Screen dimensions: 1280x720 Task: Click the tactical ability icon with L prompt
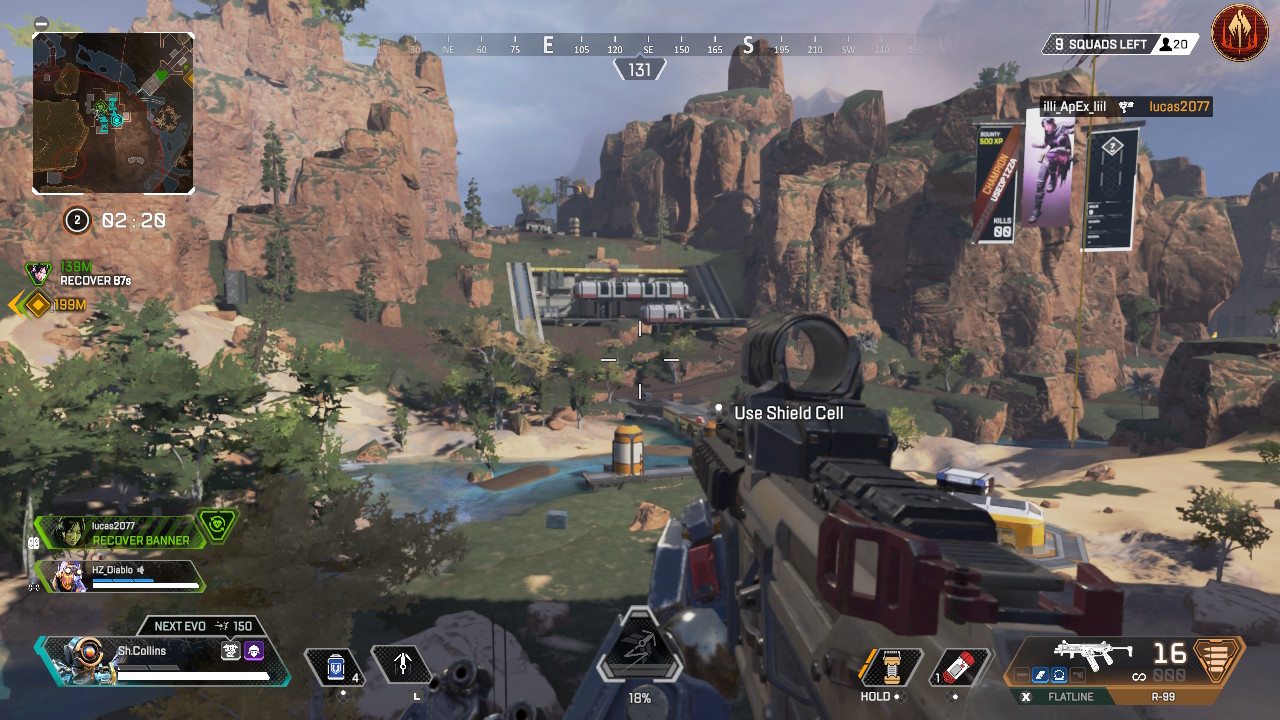coord(405,662)
